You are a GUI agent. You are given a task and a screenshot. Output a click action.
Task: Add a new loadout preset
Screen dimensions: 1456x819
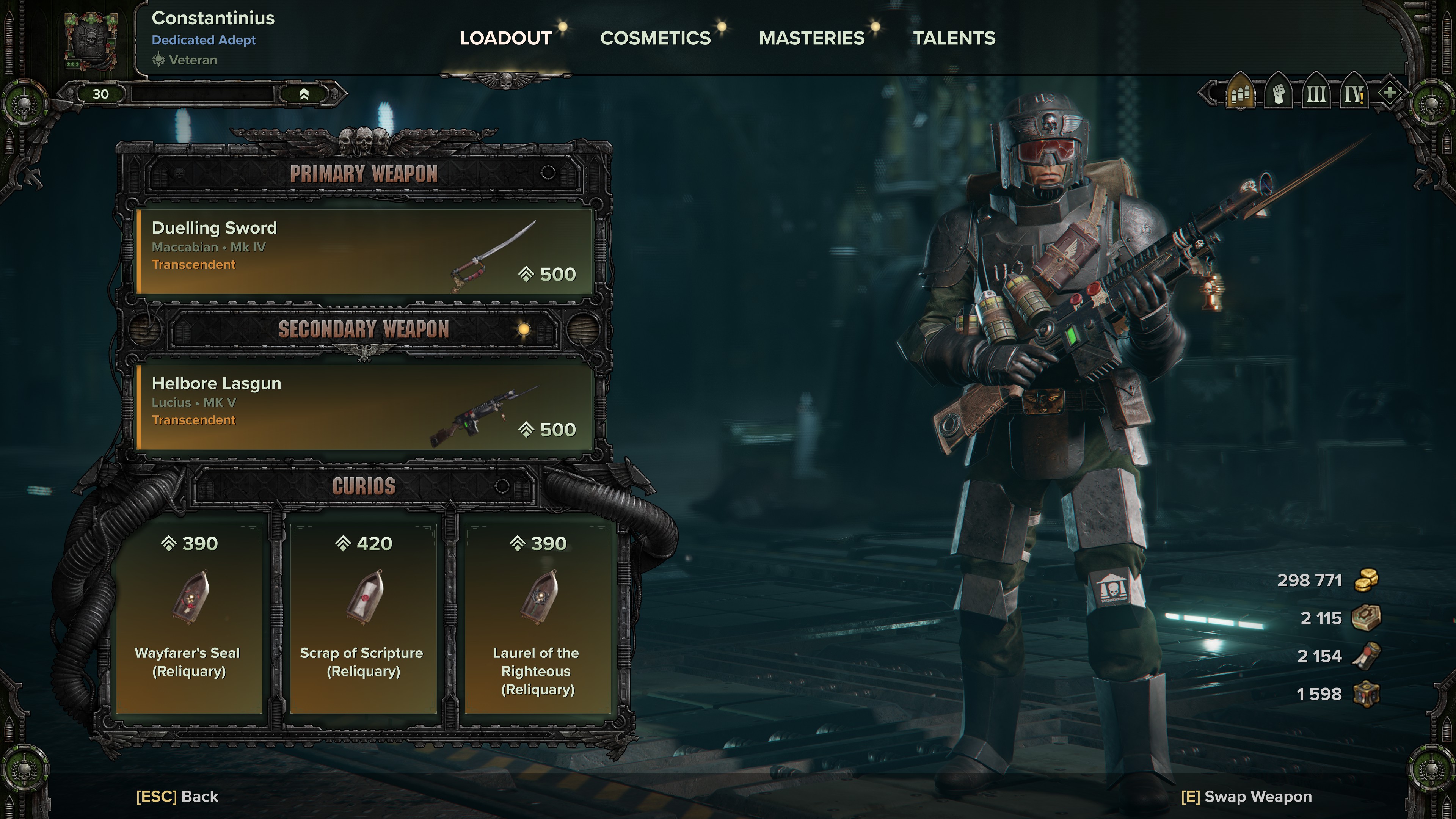(1390, 92)
